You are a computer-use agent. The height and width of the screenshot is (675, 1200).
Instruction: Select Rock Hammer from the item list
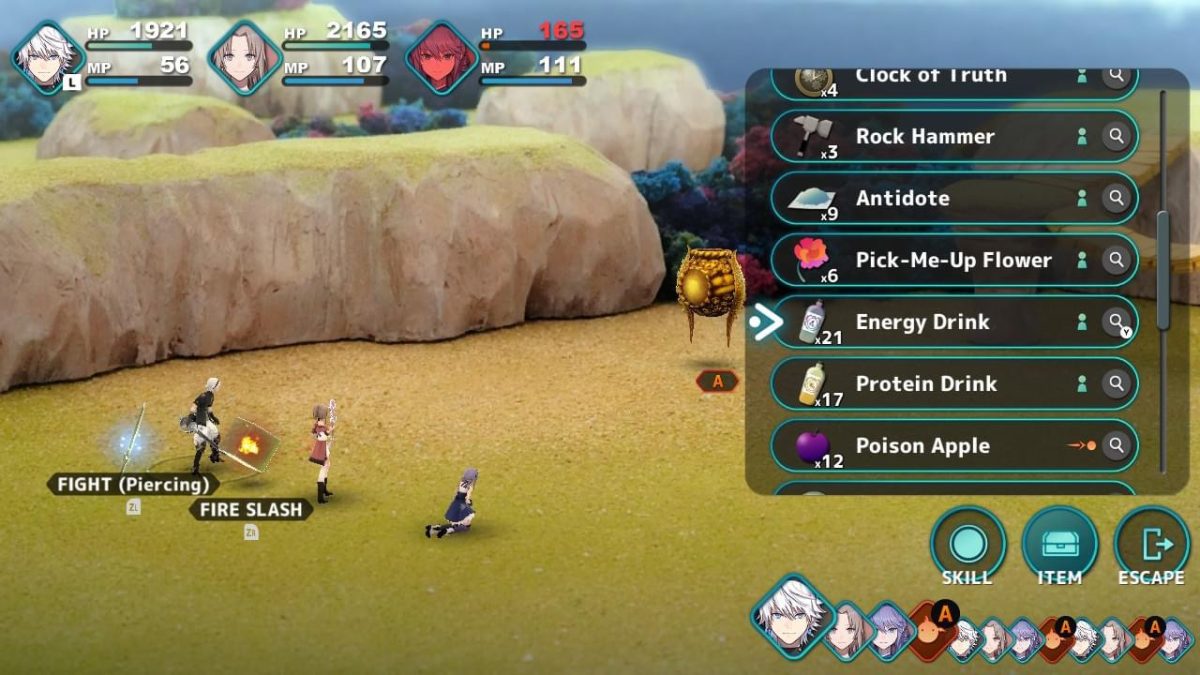pyautogui.click(x=925, y=136)
